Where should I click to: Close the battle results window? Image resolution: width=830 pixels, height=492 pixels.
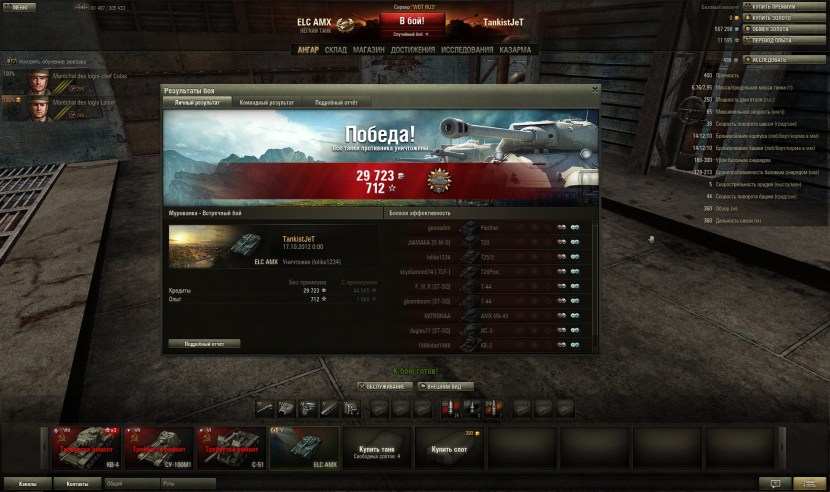[593, 90]
